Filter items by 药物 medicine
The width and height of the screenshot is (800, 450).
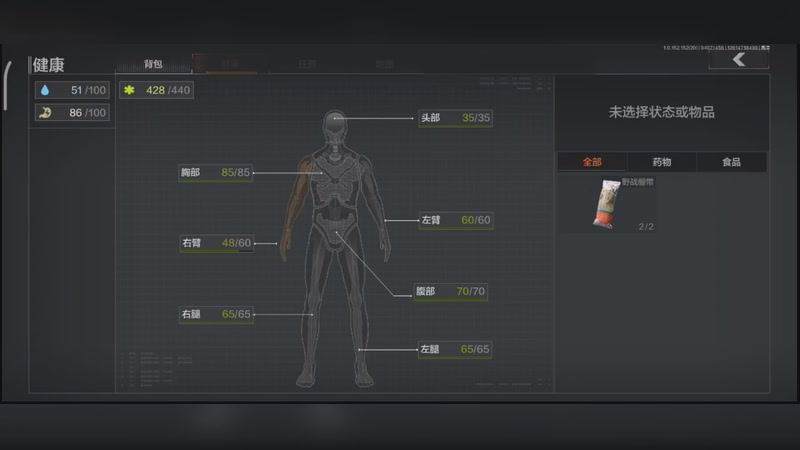662,162
